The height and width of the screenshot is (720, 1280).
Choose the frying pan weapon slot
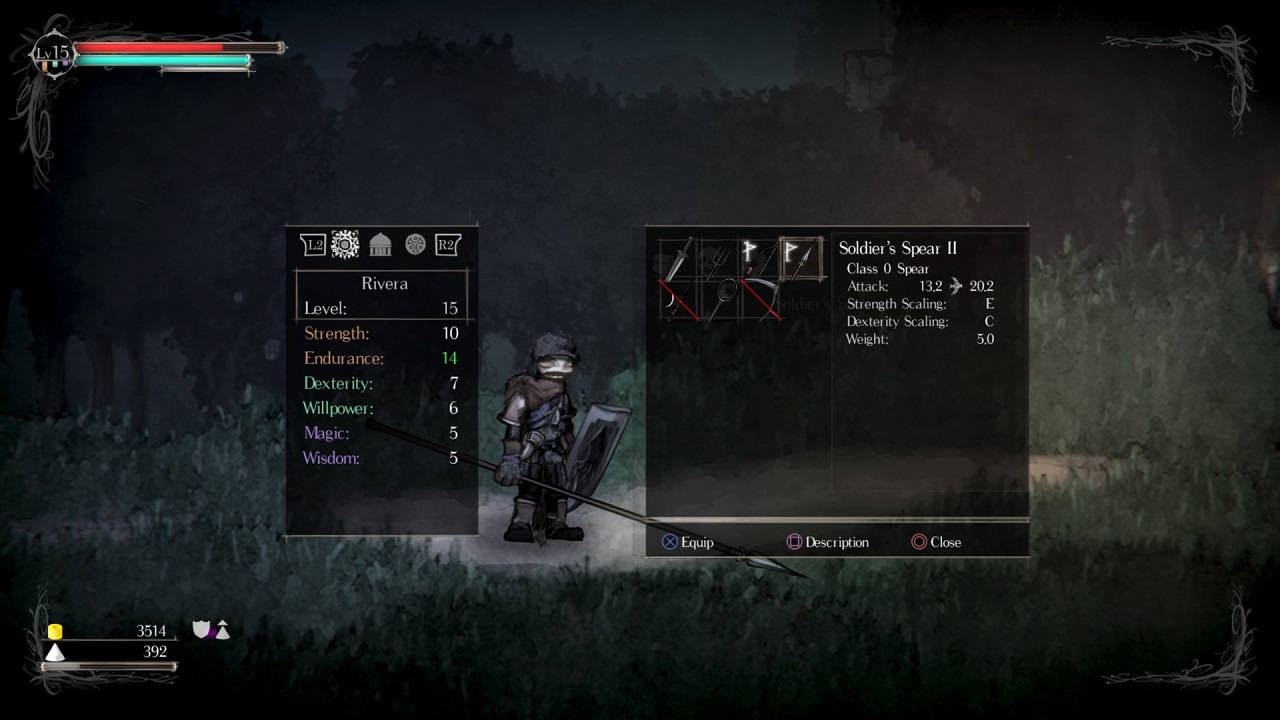point(719,299)
